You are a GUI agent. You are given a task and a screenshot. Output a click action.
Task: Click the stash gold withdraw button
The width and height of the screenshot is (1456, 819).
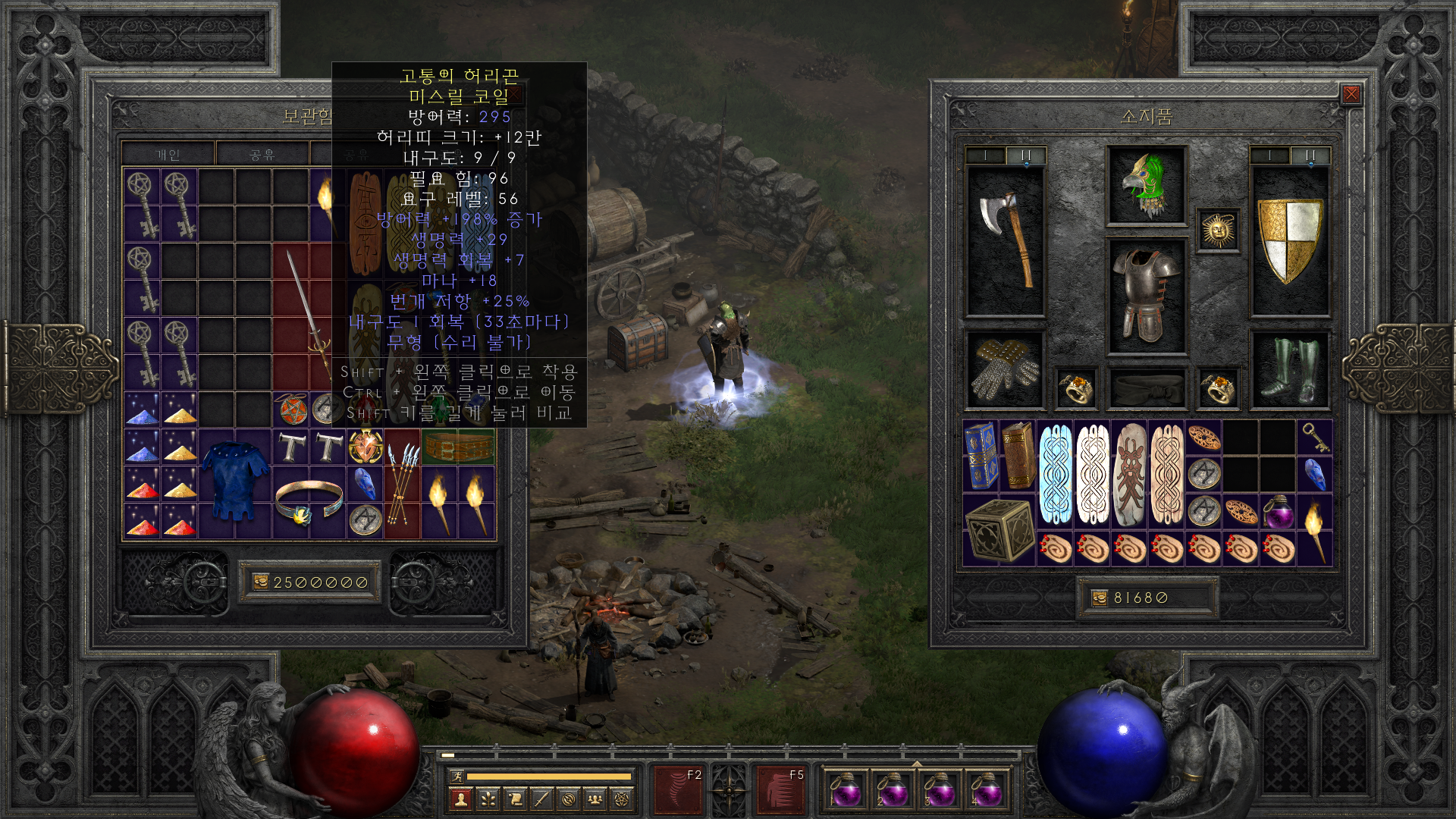[x=261, y=582]
